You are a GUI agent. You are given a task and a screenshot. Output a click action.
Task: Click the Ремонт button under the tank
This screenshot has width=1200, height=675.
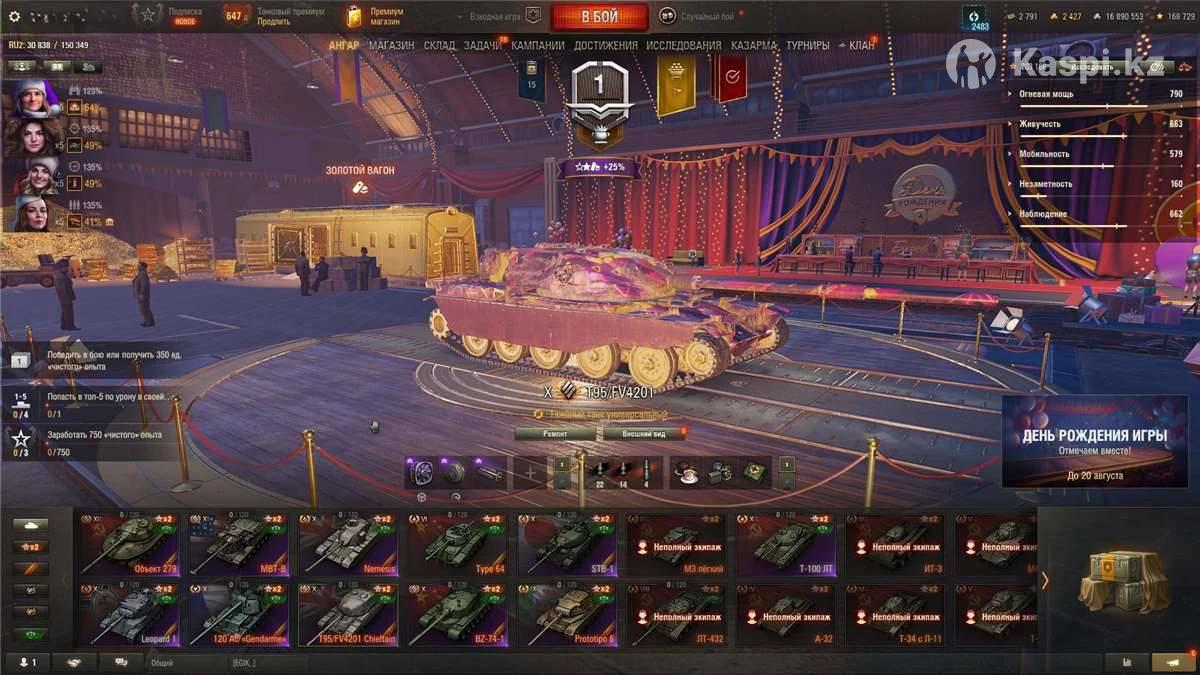[555, 434]
